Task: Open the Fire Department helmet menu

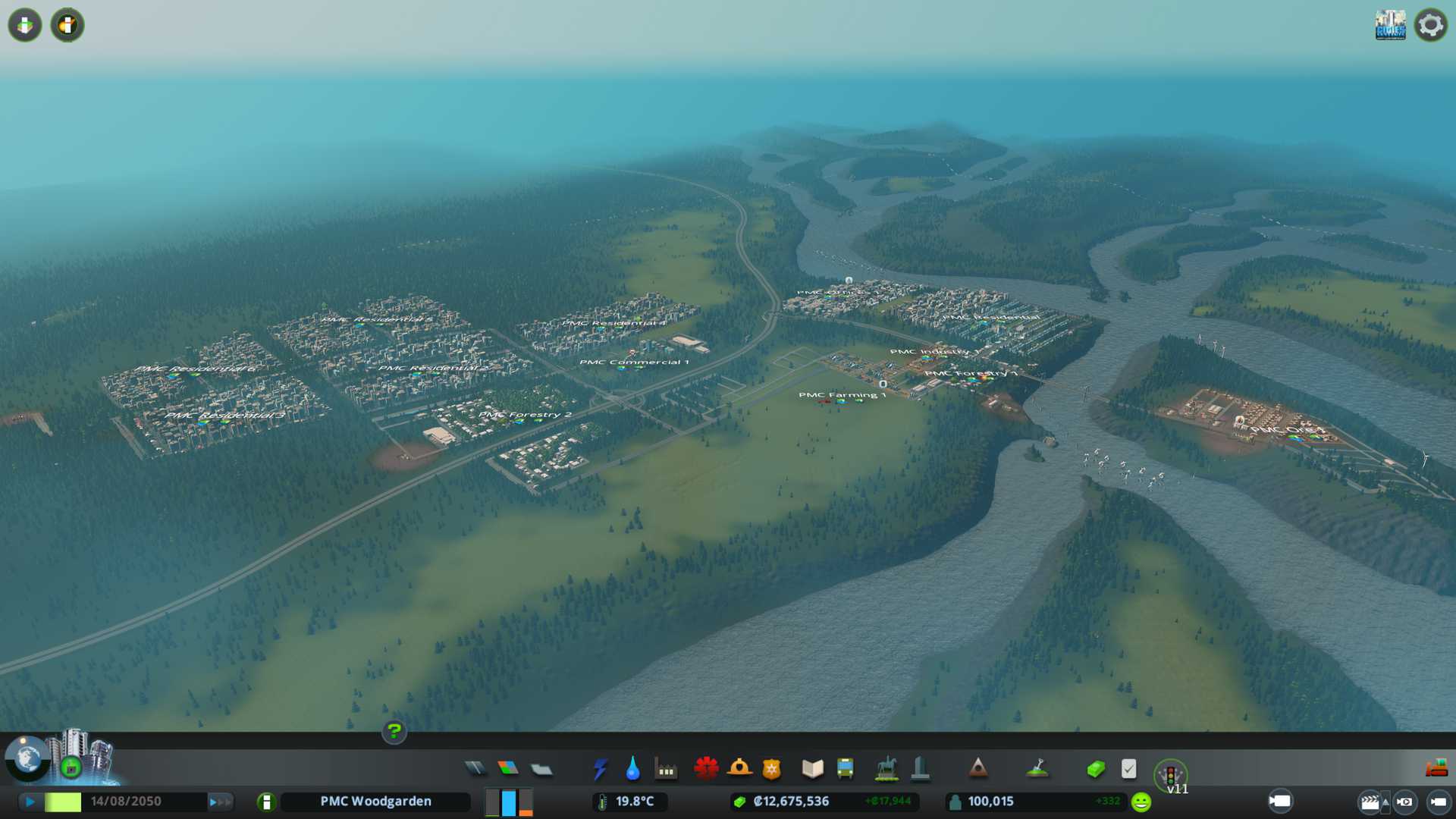Action: [739, 769]
